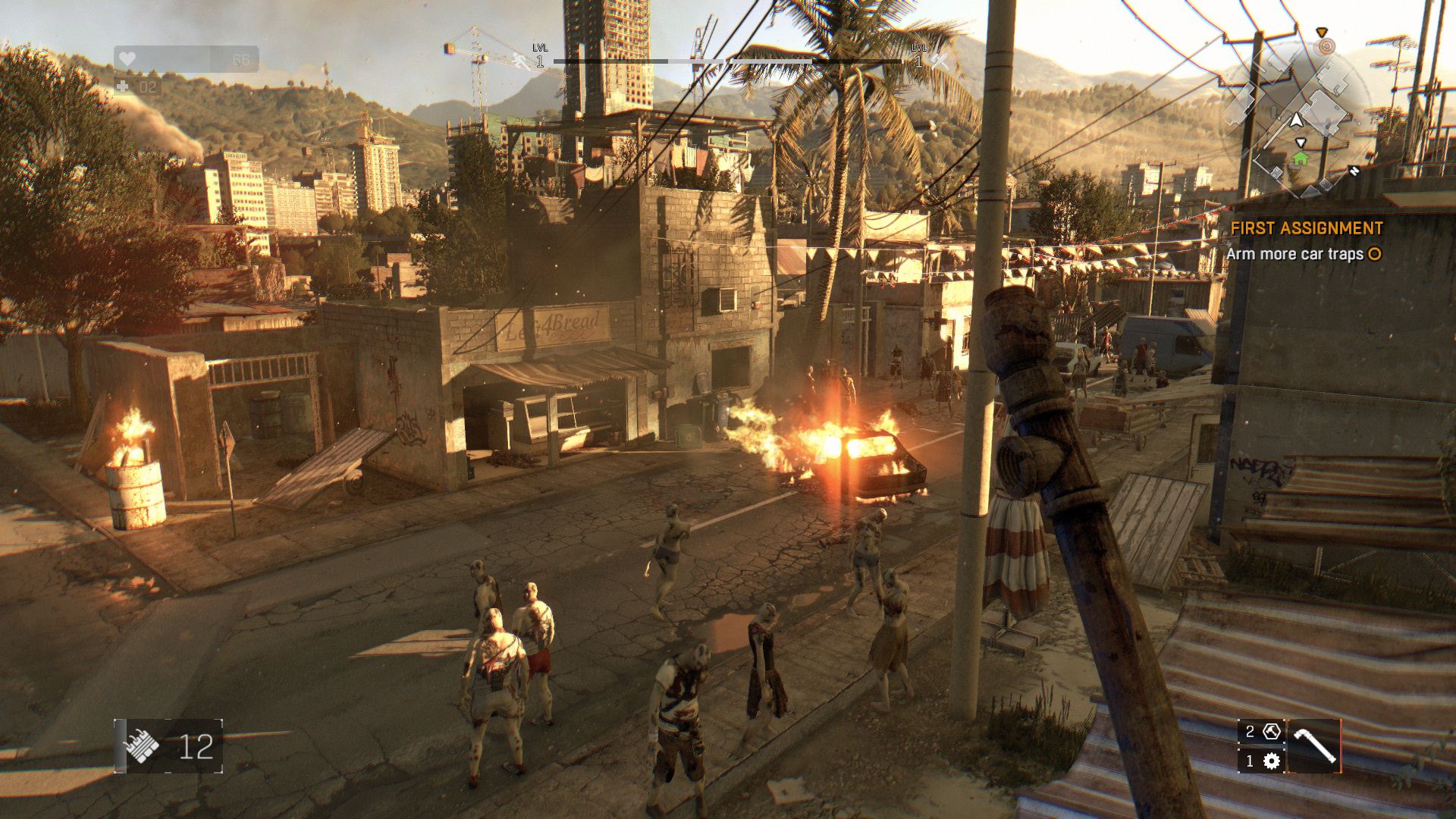Click the medkit plus icon
This screenshot has height=819, width=1456.
(124, 87)
